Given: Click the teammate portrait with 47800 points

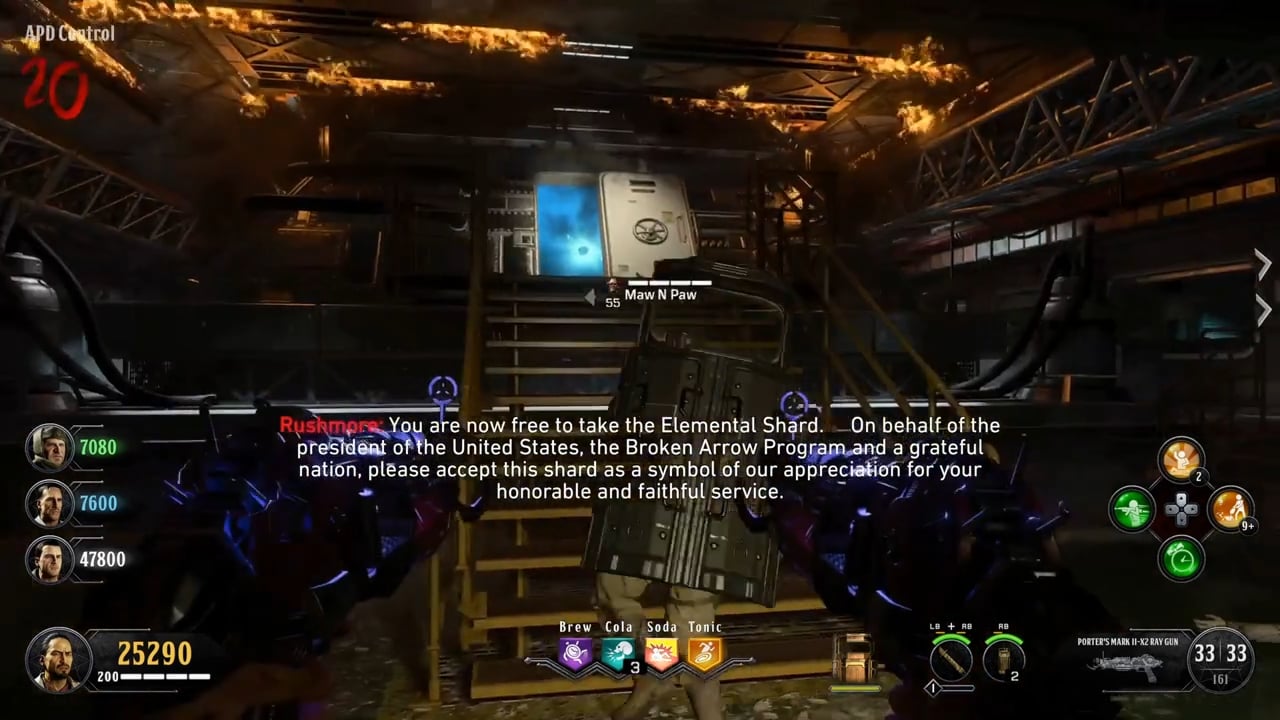Looking at the screenshot, I should click(49, 559).
